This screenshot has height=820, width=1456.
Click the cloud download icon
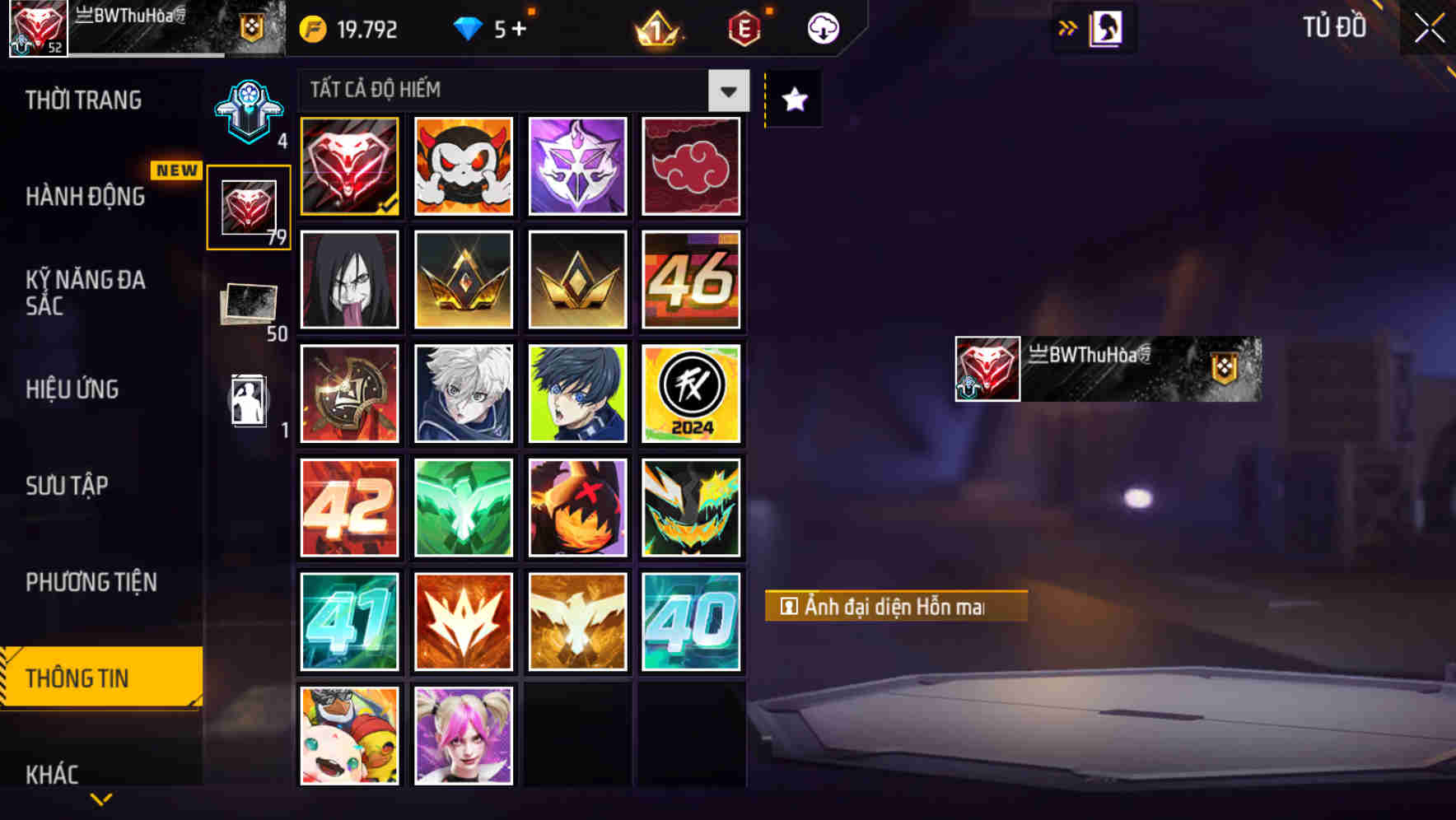coord(823,27)
